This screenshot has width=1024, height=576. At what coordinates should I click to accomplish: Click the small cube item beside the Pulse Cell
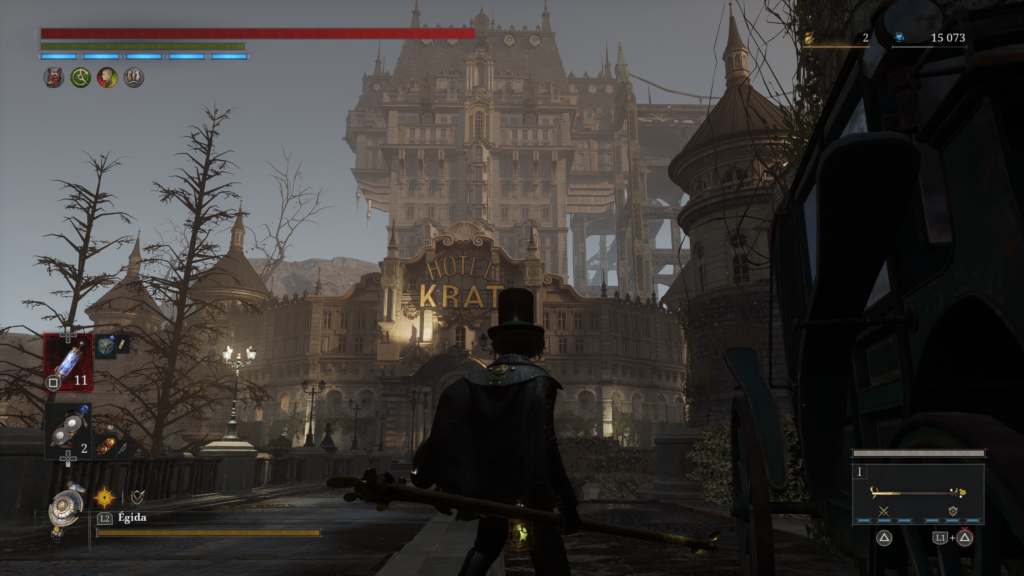pos(108,345)
